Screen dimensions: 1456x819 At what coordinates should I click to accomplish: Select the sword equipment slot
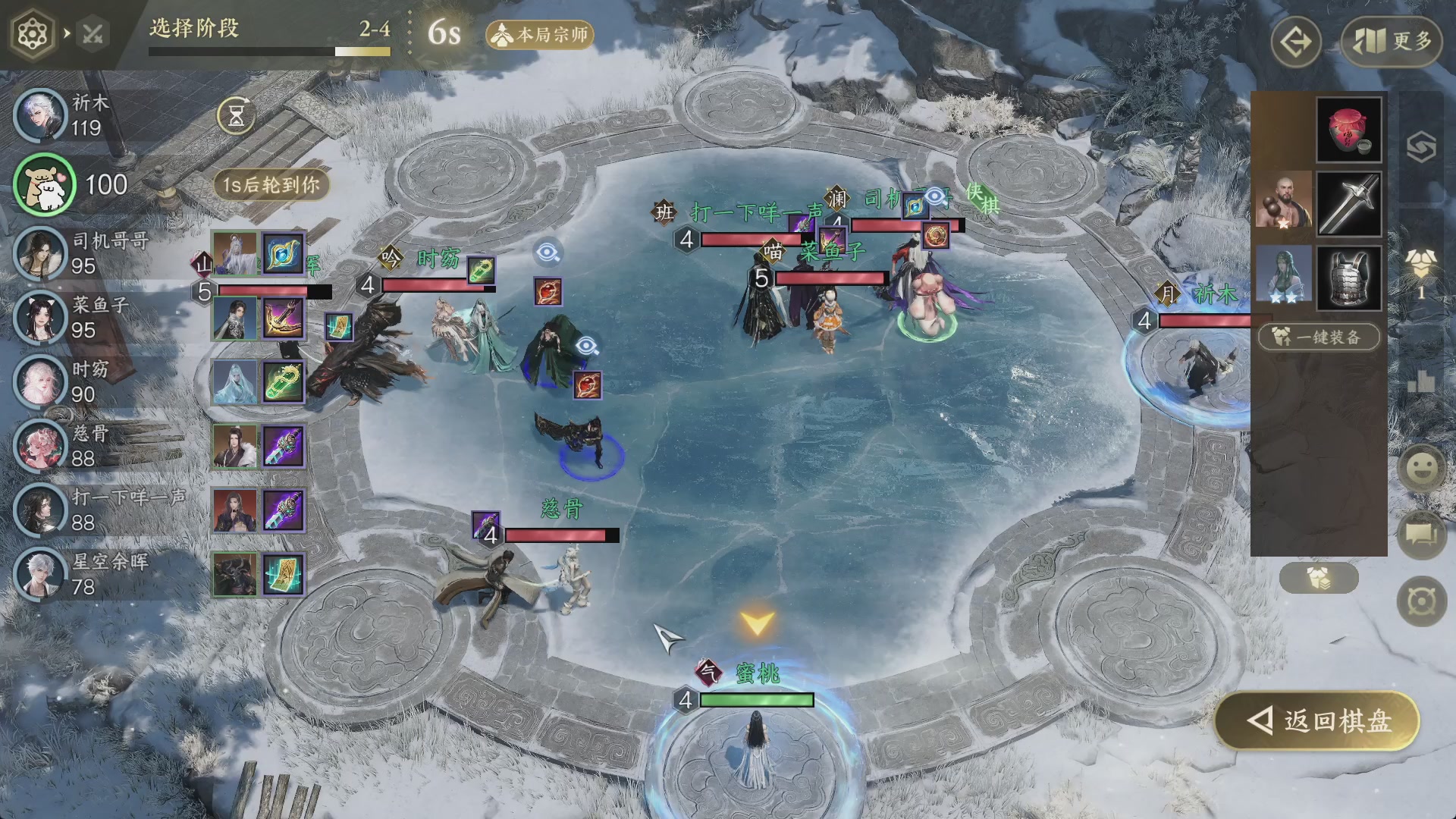(1348, 203)
